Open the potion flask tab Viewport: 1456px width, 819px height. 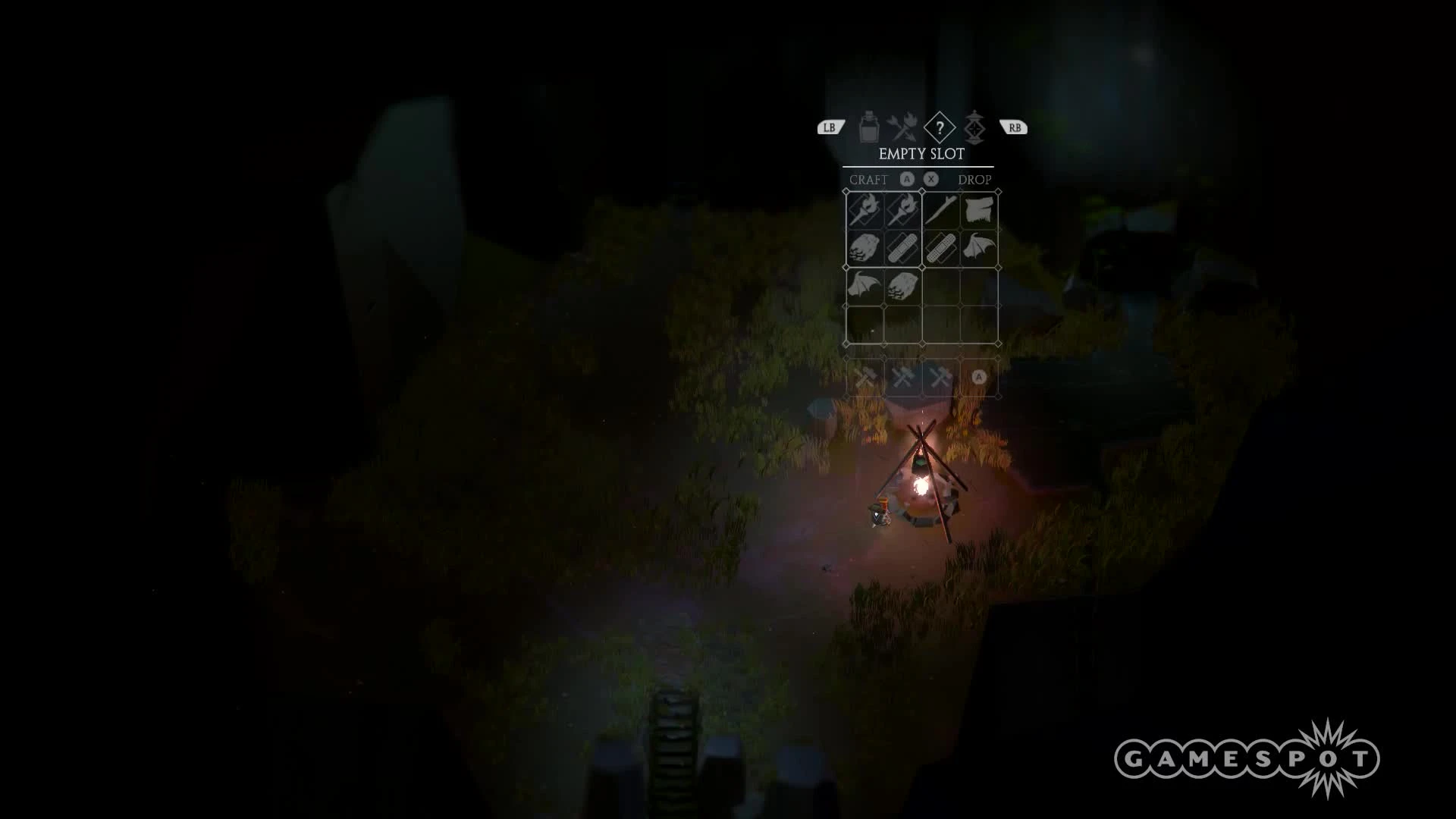(868, 127)
